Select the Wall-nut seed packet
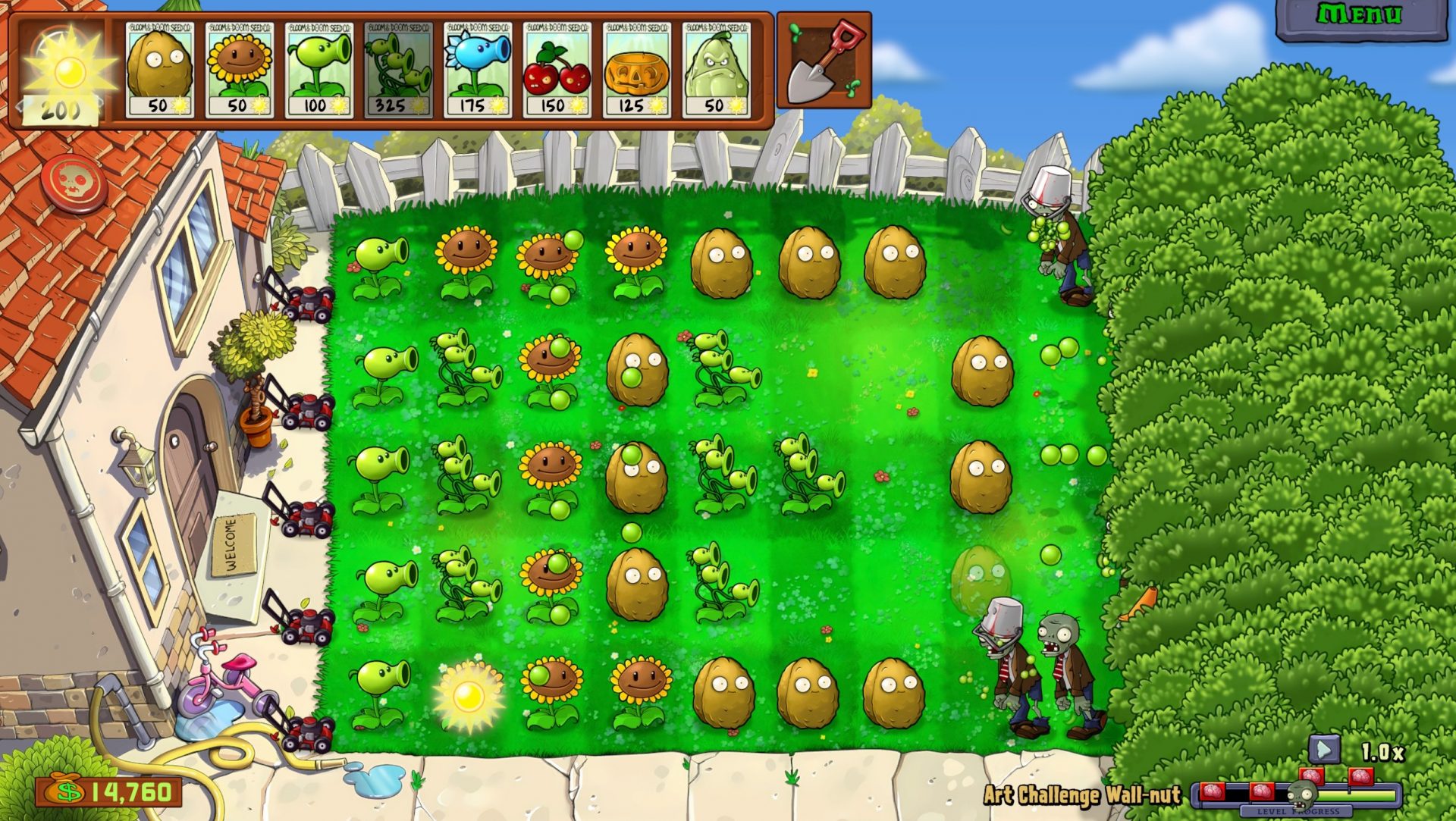The width and height of the screenshot is (1456, 821). pyautogui.click(x=159, y=68)
